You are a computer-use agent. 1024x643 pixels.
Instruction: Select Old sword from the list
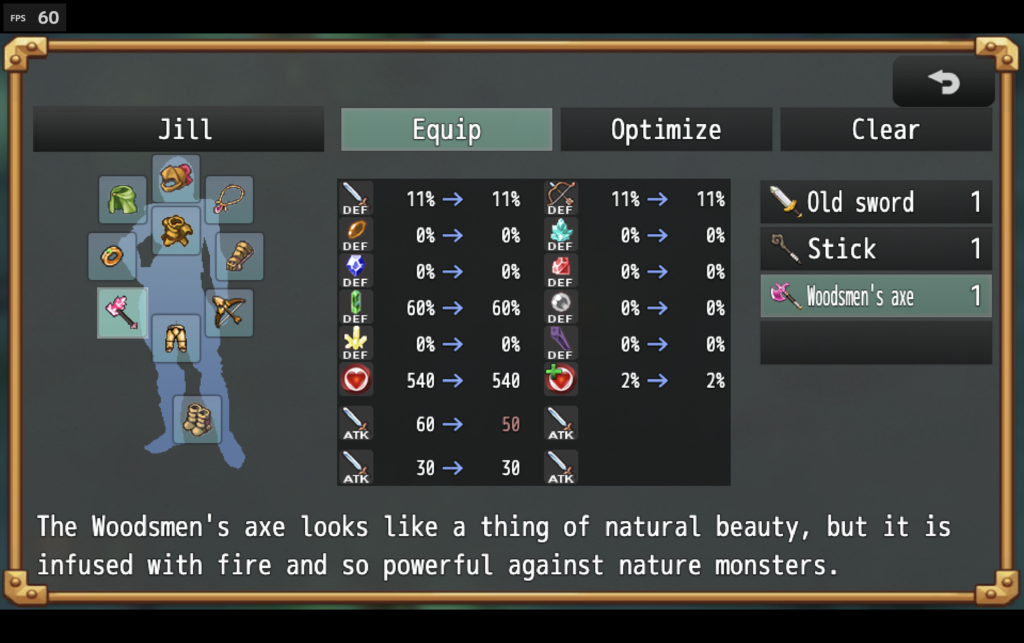point(875,202)
